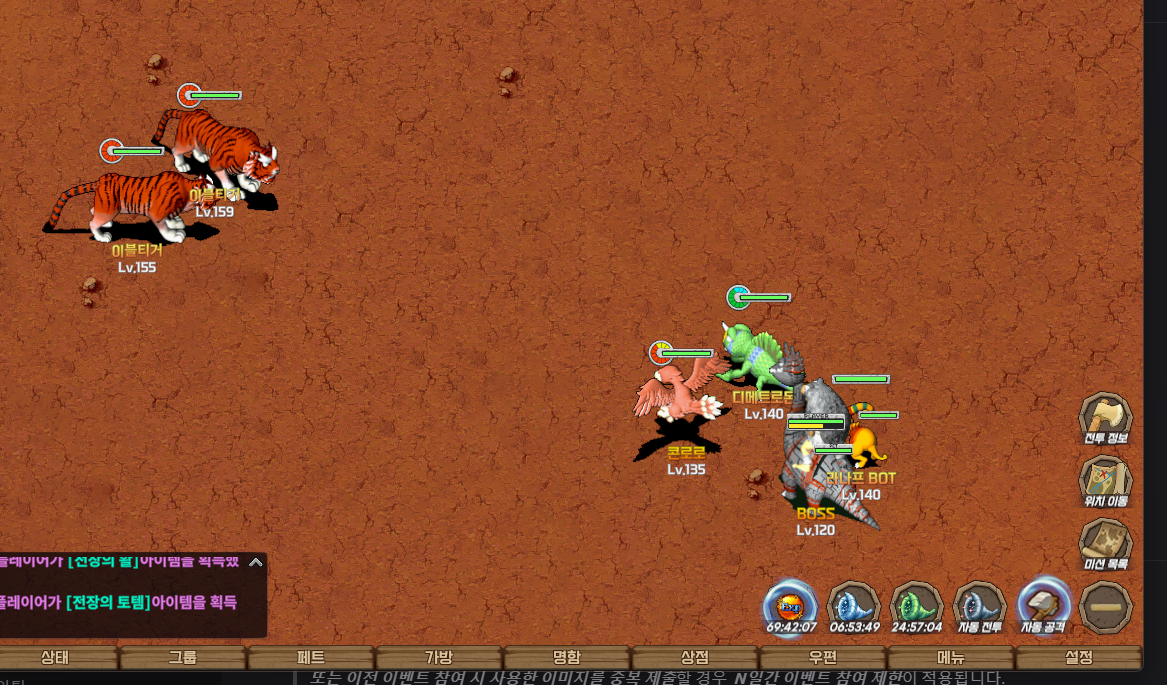
Task: Collapse the icon bar with minus button
Action: [1106, 607]
